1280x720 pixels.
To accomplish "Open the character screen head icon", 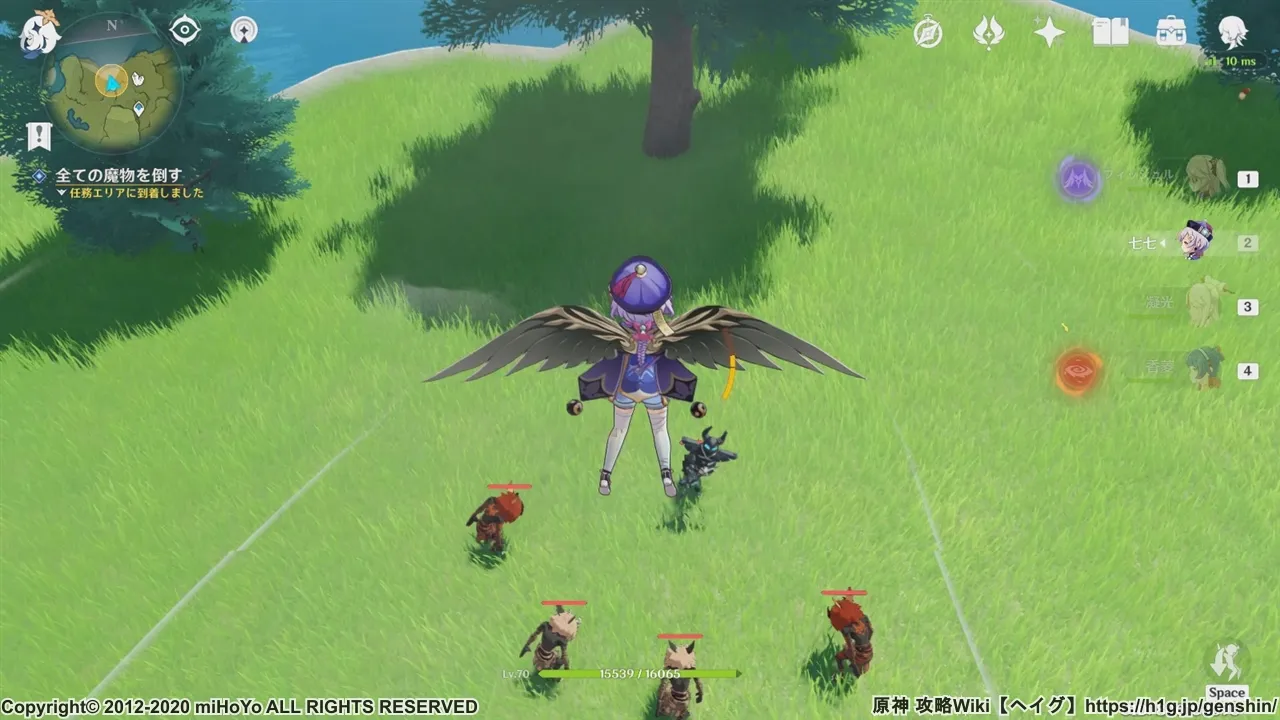I will coord(1232,33).
